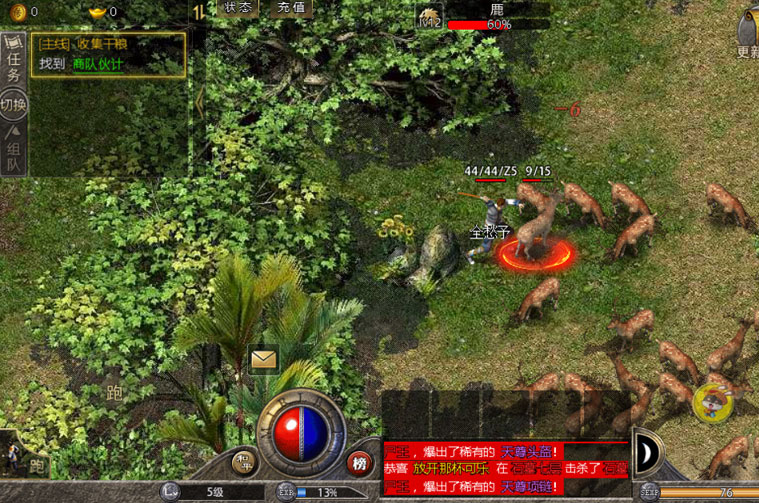
Task: Toggle the 跑 run mode button
Action: pos(37,465)
